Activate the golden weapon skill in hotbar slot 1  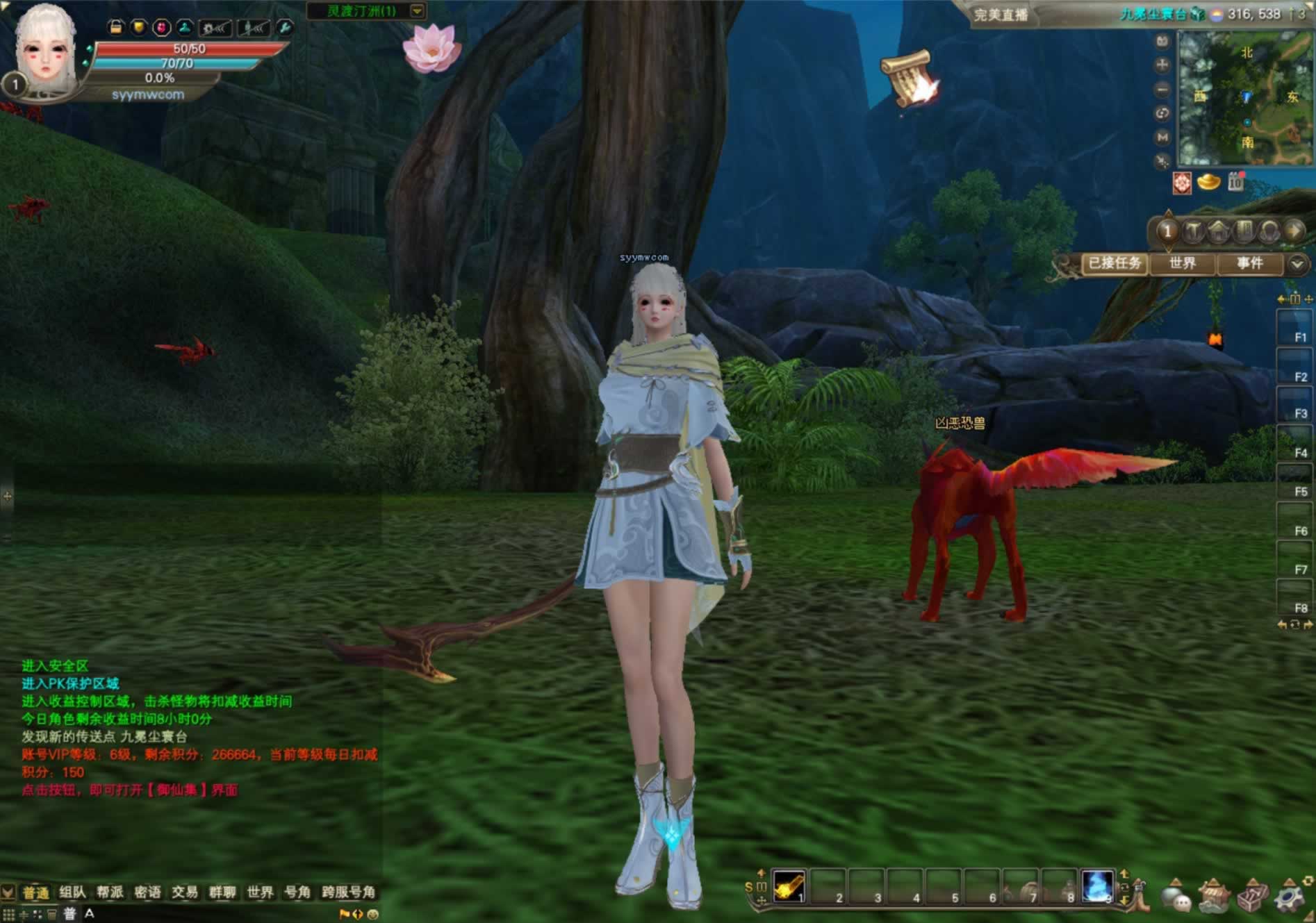click(789, 886)
